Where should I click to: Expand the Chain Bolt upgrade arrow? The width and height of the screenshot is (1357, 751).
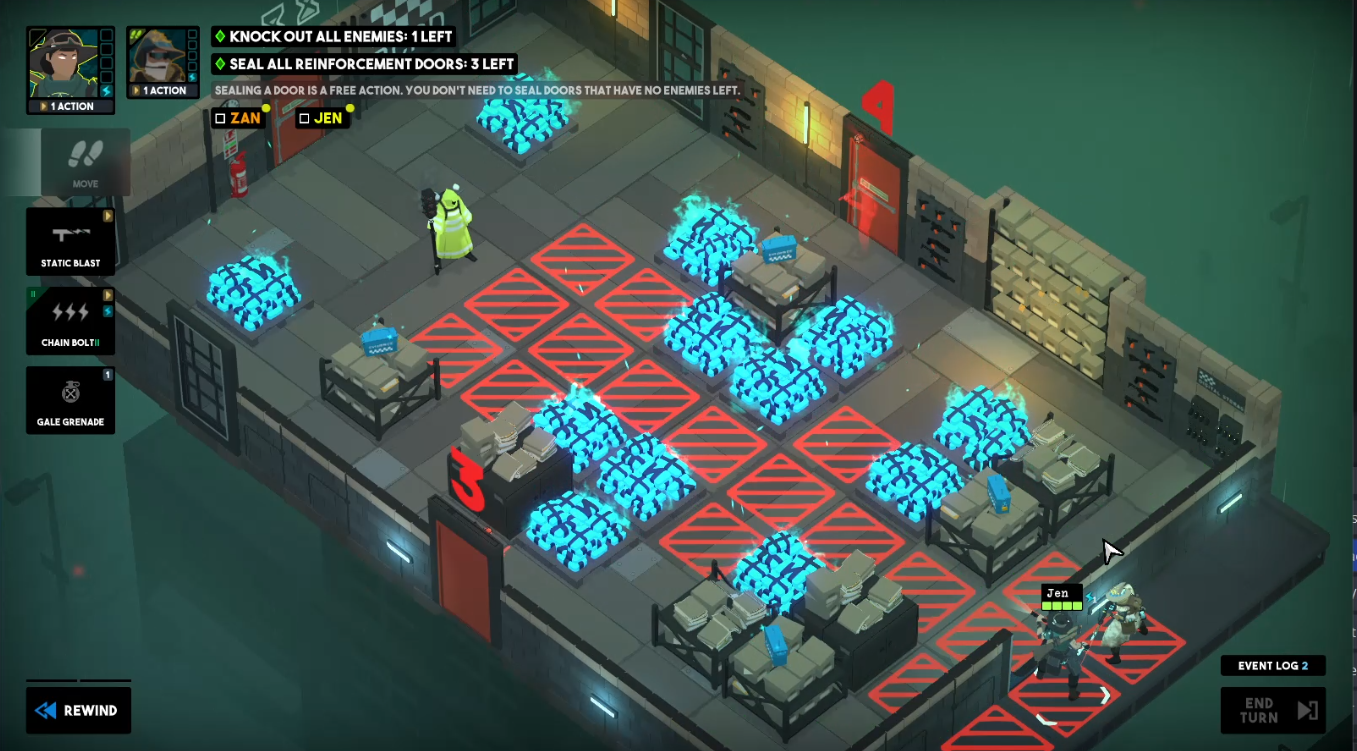pos(107,295)
